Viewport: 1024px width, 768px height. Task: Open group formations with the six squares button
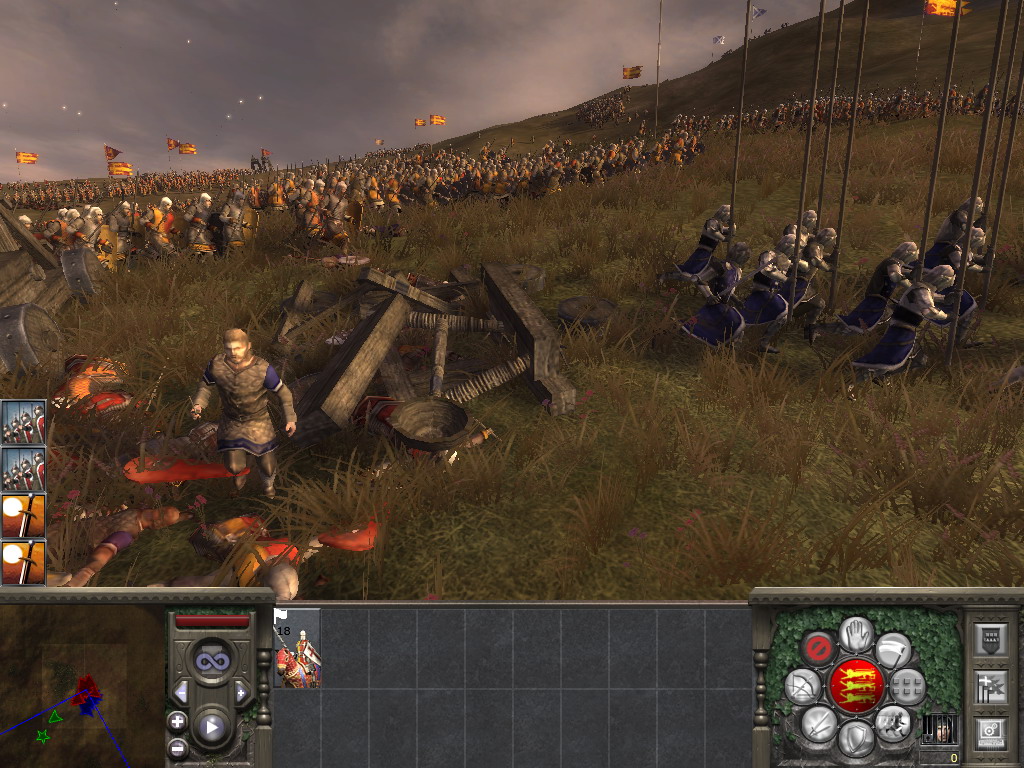907,687
